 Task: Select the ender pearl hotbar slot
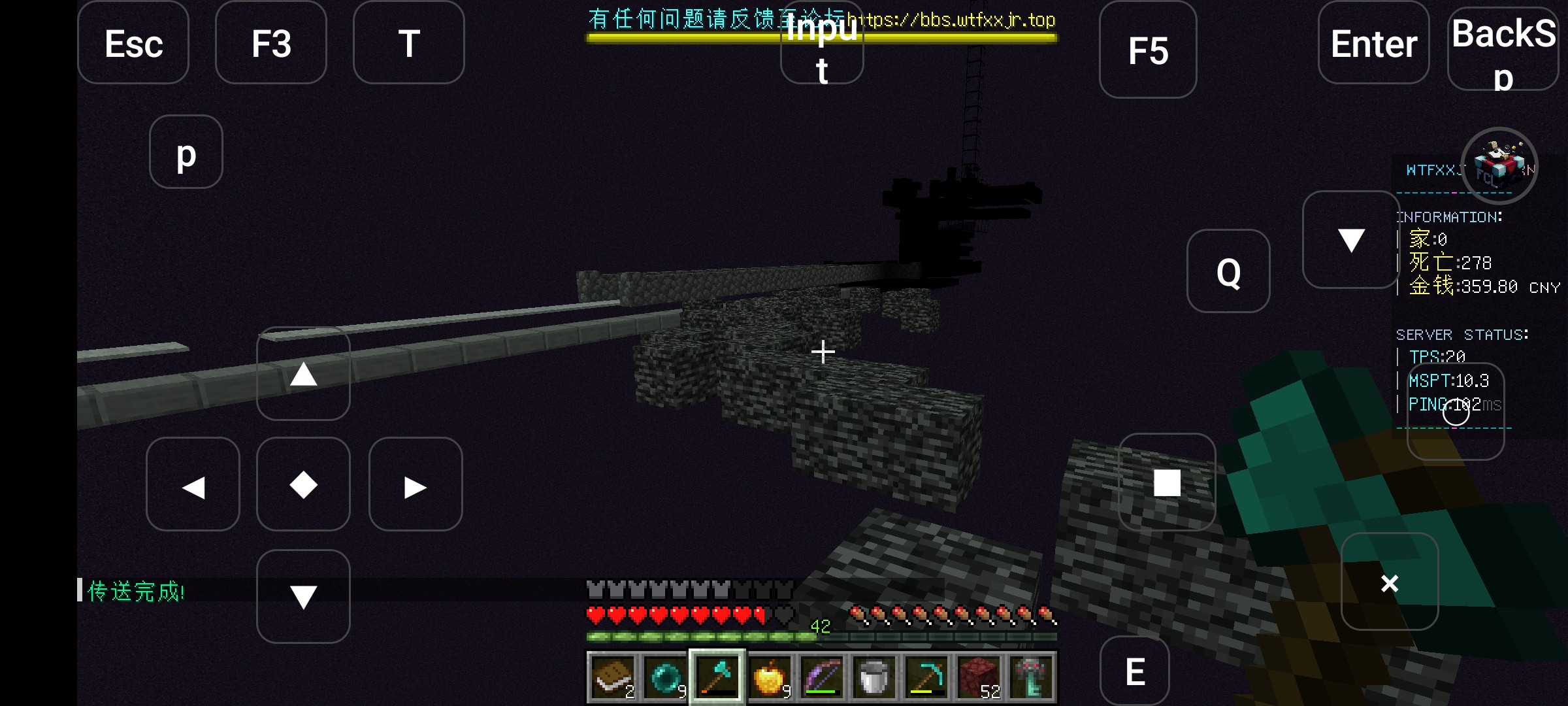tap(664, 677)
